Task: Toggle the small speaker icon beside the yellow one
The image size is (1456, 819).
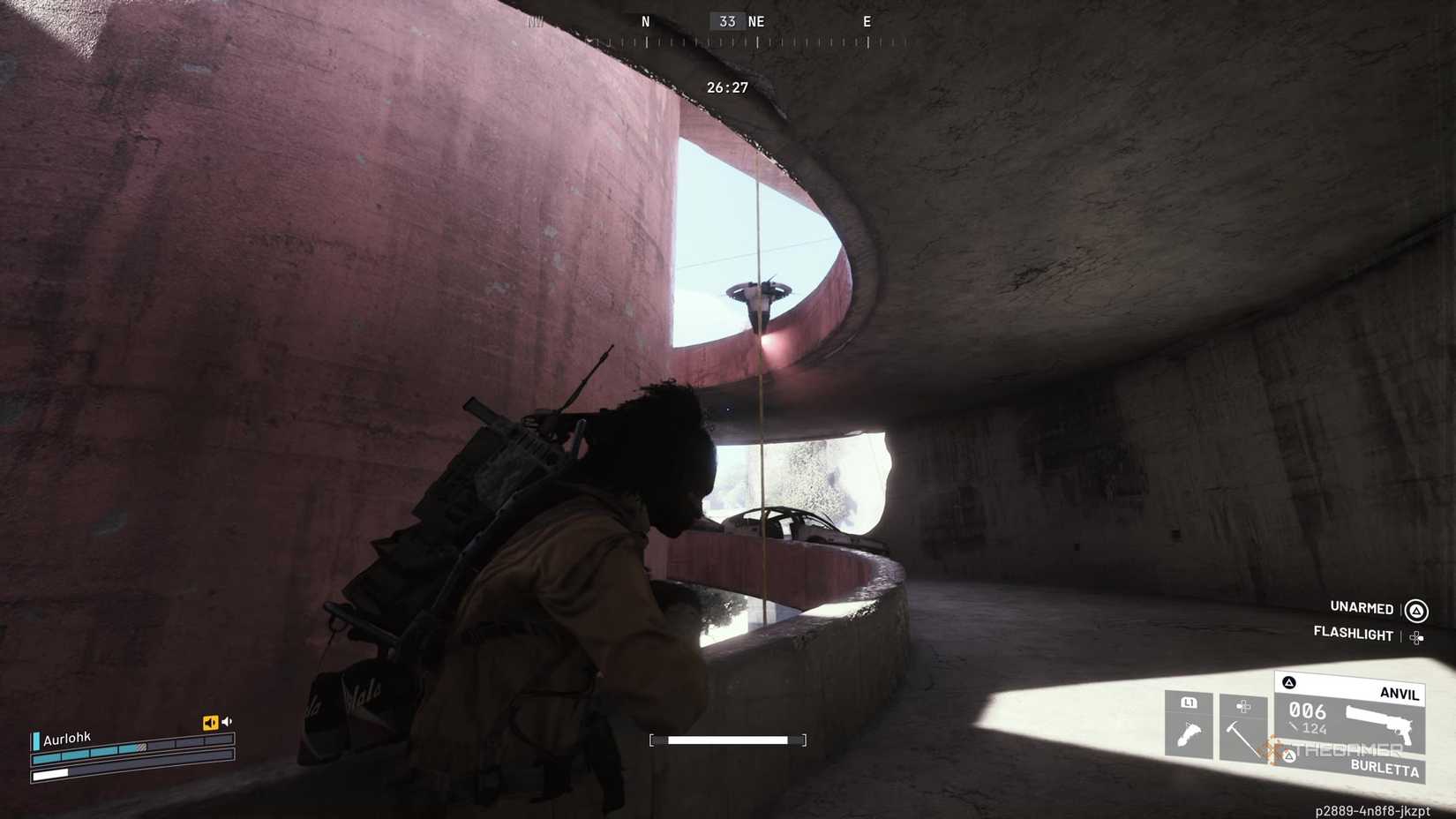Action: click(x=227, y=721)
